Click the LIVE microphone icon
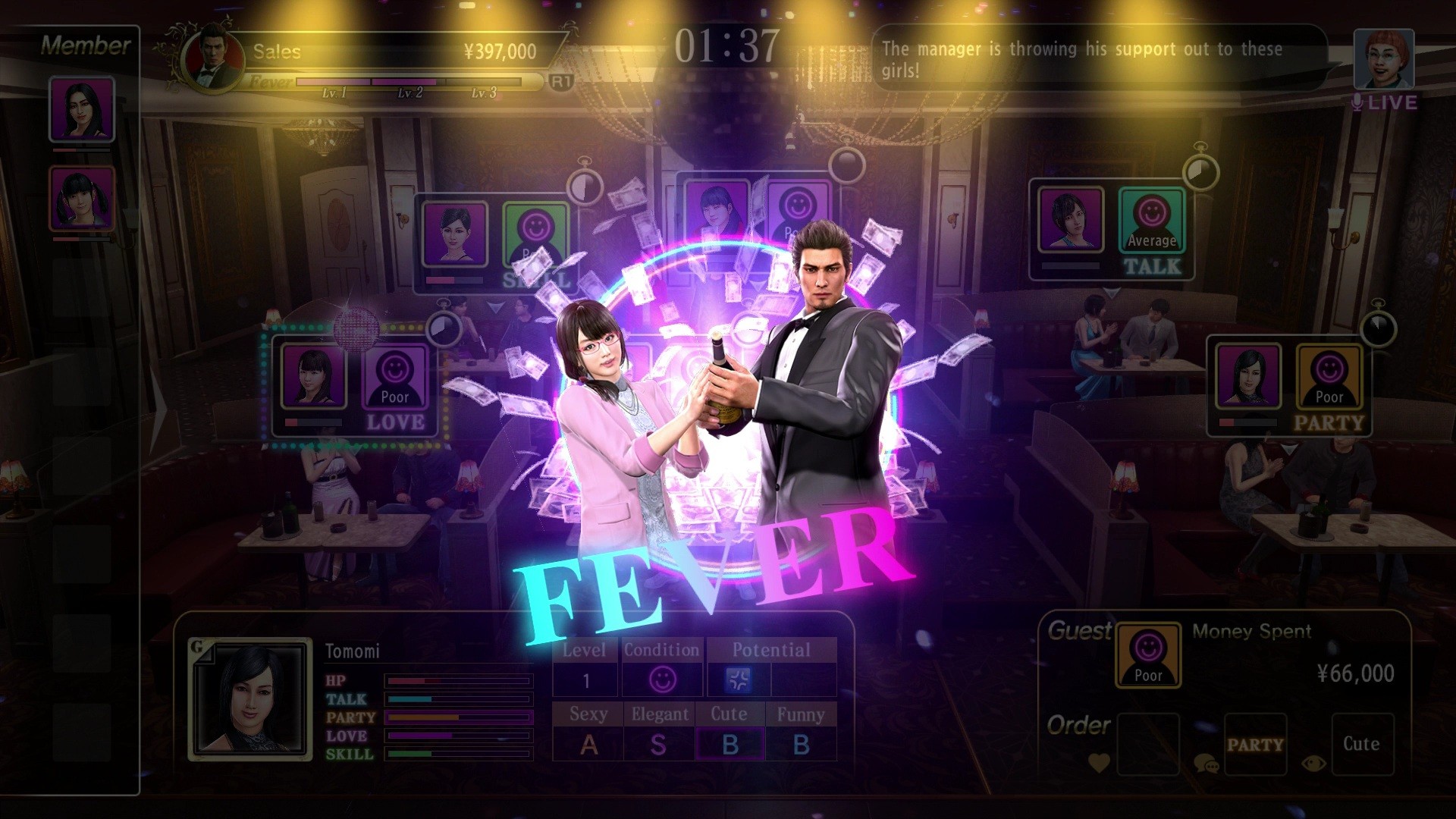The image size is (1456, 819). (x=1357, y=101)
